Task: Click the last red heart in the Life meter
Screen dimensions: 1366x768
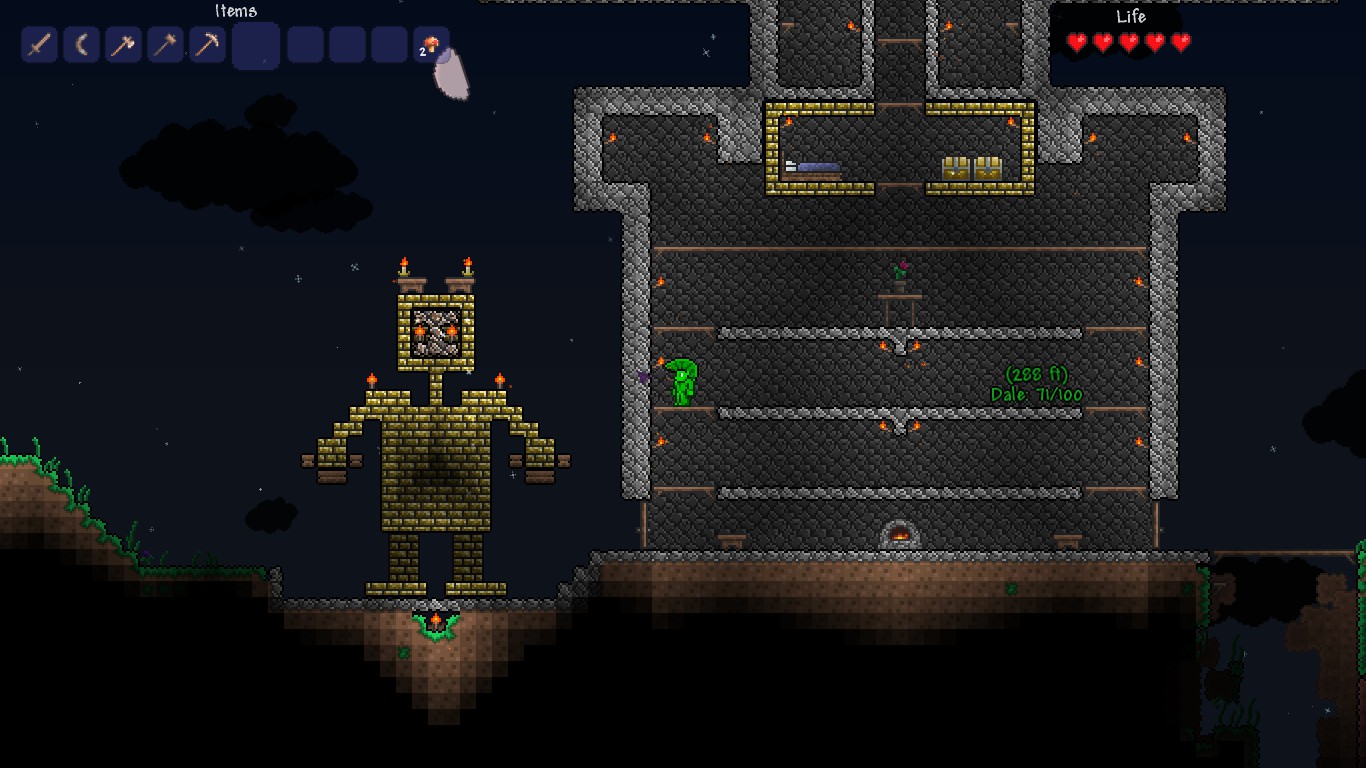Action: 1179,43
